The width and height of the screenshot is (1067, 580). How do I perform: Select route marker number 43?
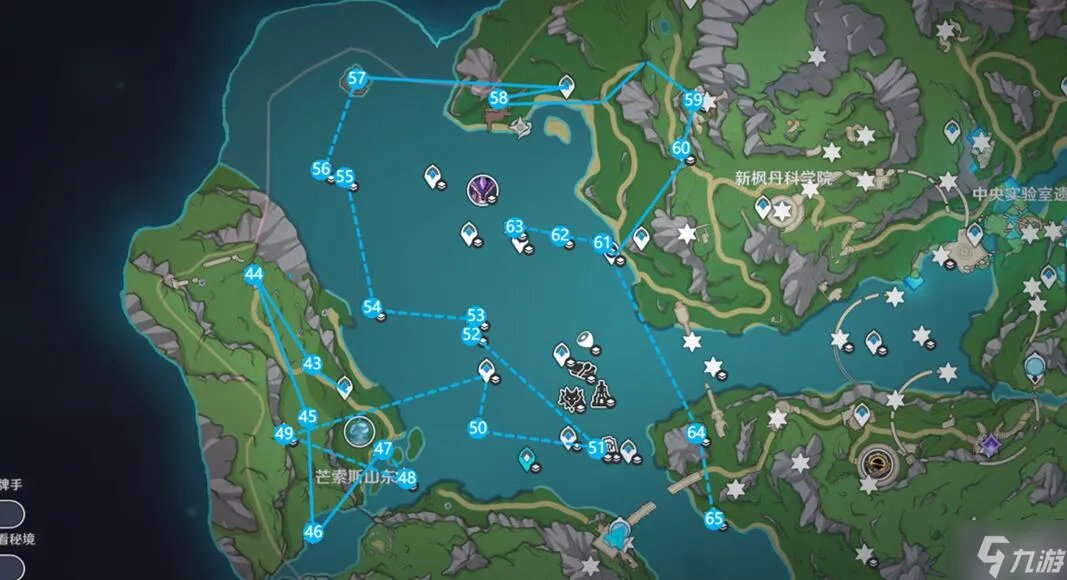click(312, 364)
